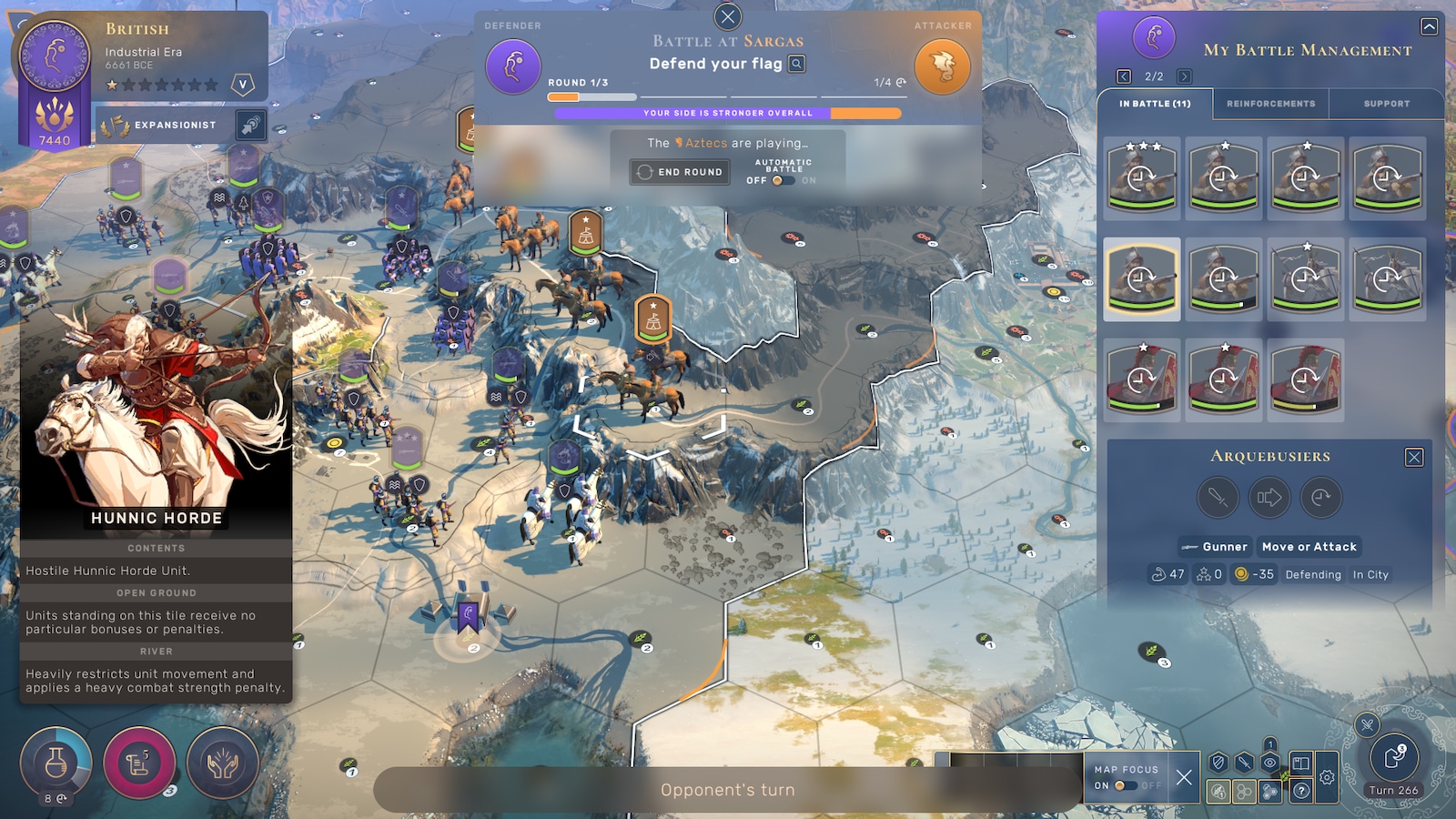Close the Arquebusiers unit panel
Image resolution: width=1456 pixels, height=819 pixels.
1414,457
